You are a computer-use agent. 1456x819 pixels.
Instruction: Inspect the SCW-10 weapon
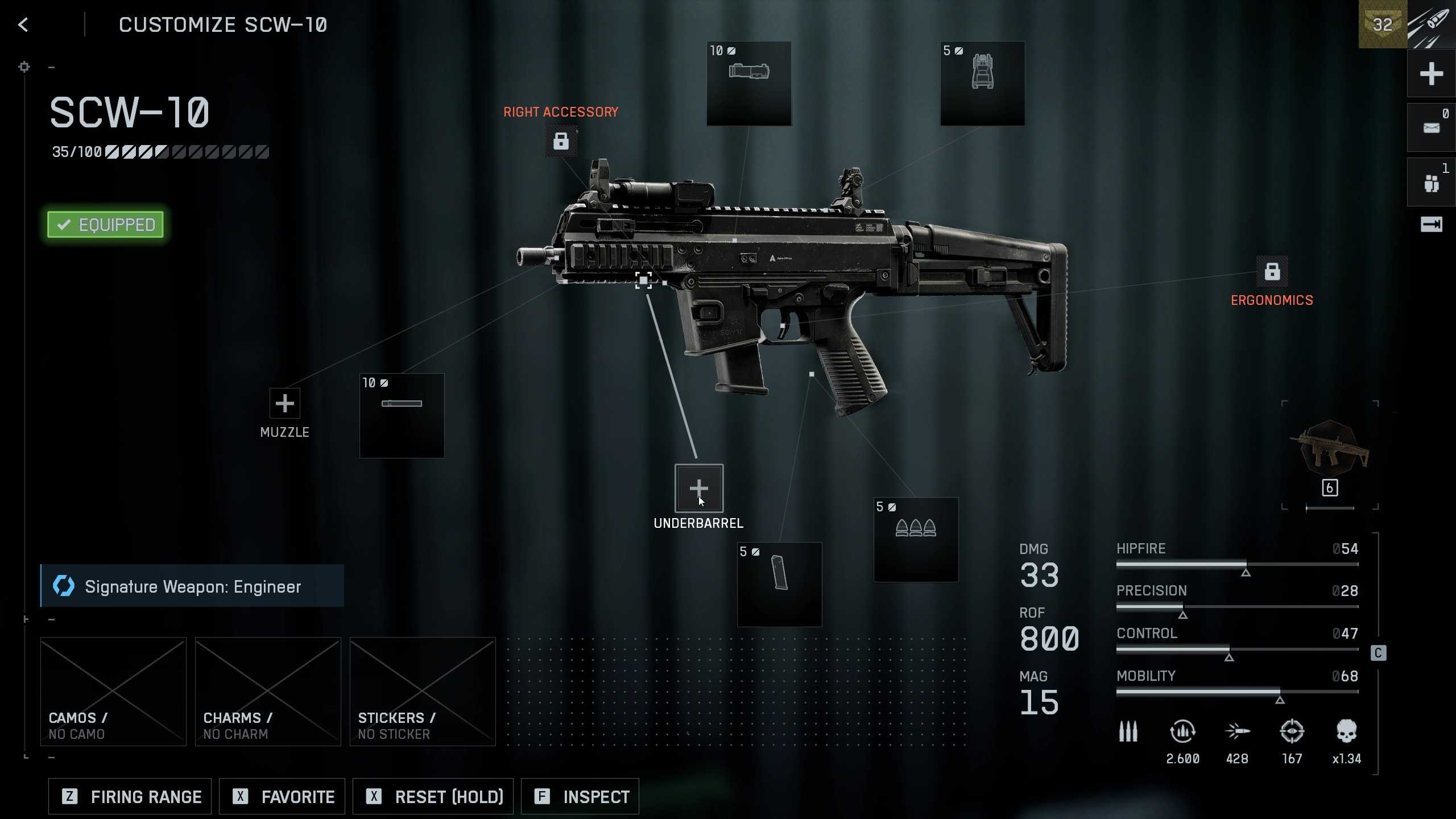[x=579, y=796]
